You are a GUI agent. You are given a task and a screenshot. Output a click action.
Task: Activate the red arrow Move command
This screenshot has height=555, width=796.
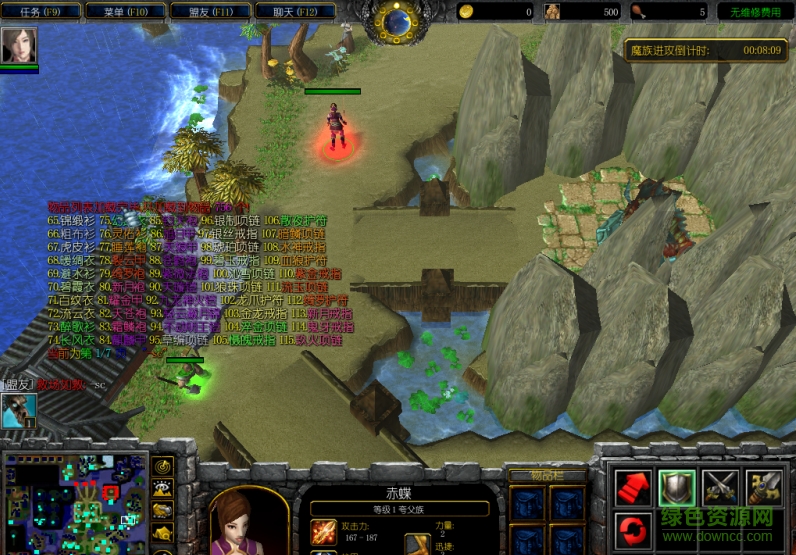632,487
